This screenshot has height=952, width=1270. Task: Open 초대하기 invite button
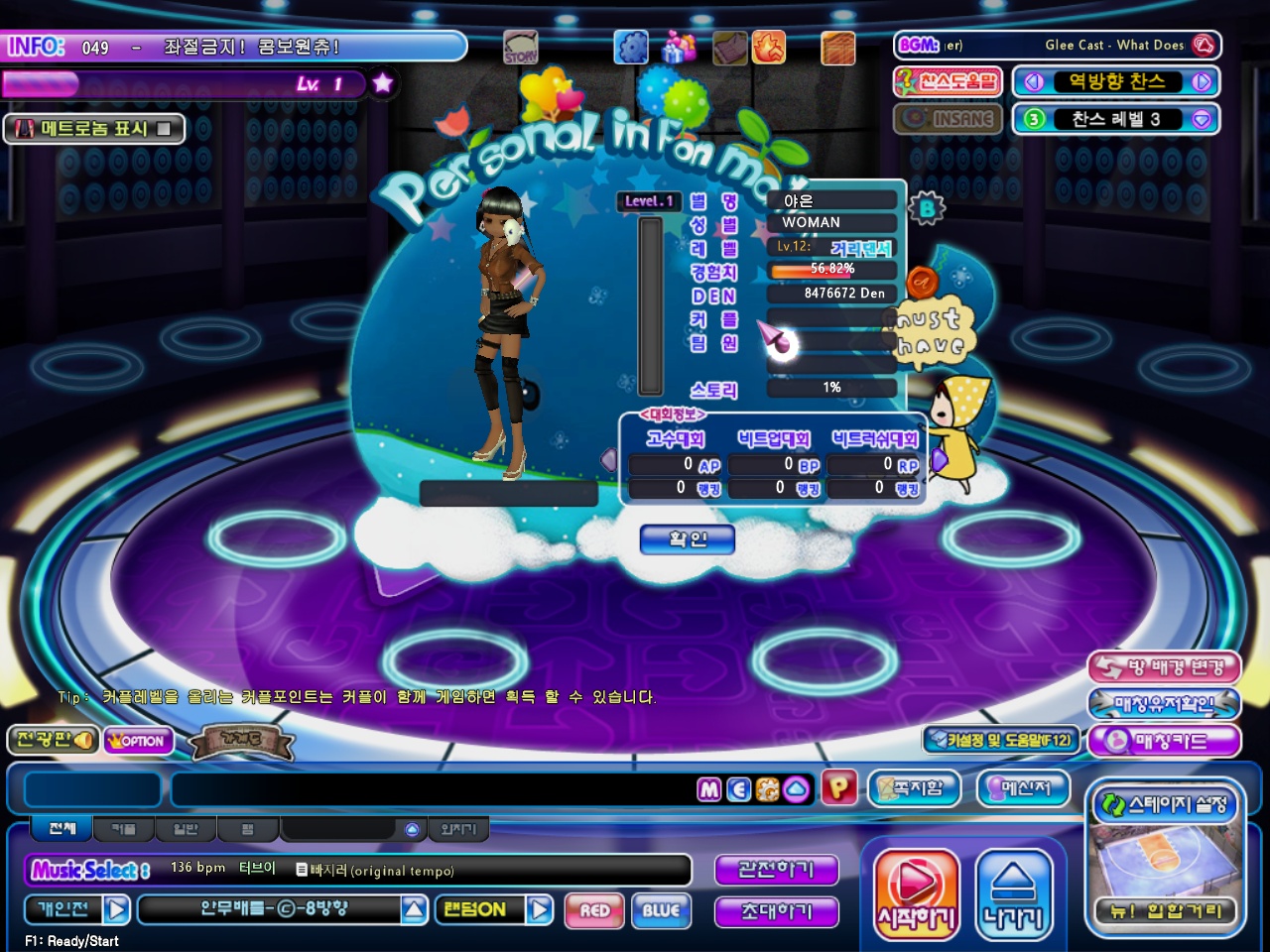(x=776, y=911)
